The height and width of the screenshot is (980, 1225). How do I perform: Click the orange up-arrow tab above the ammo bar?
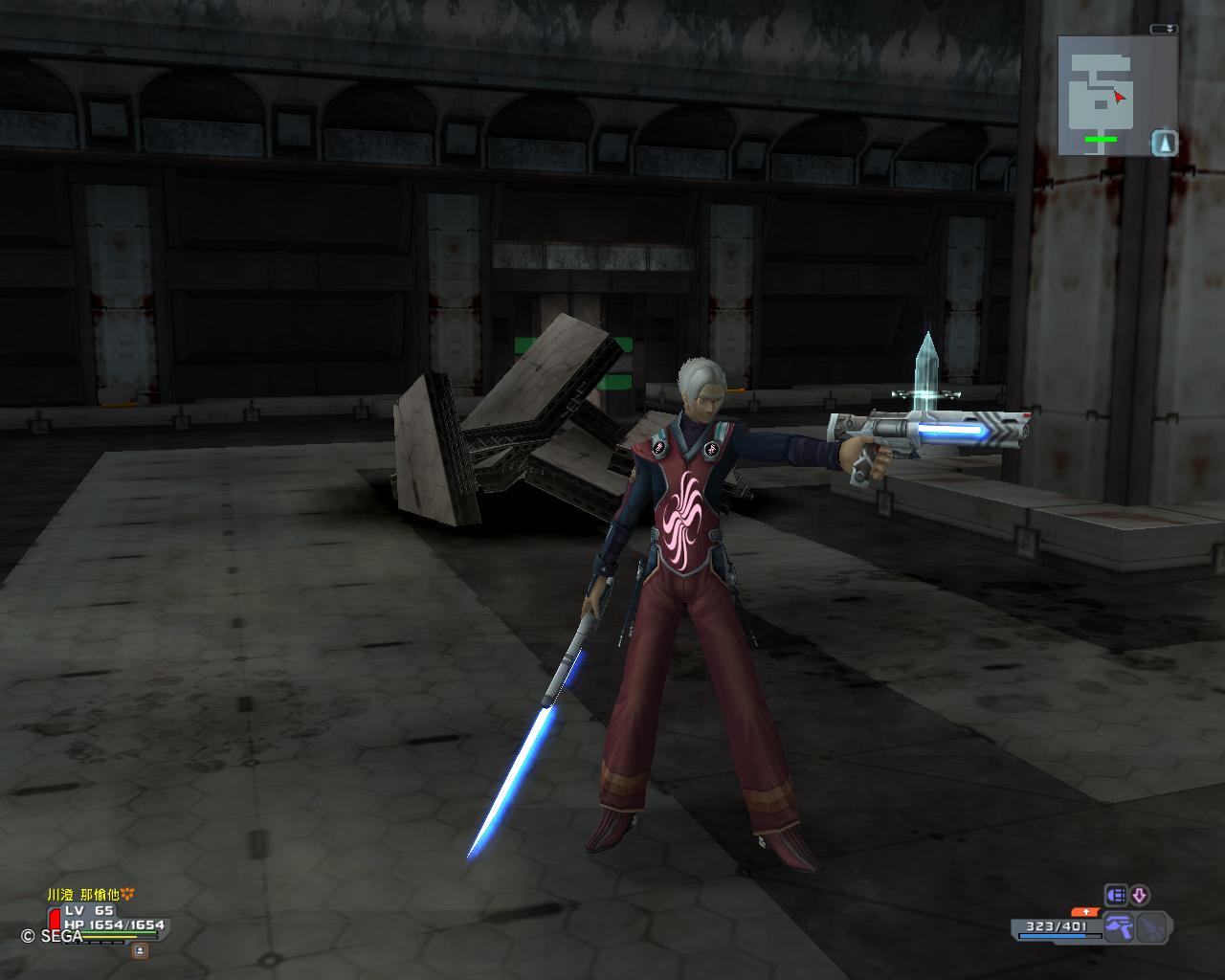click(1085, 912)
